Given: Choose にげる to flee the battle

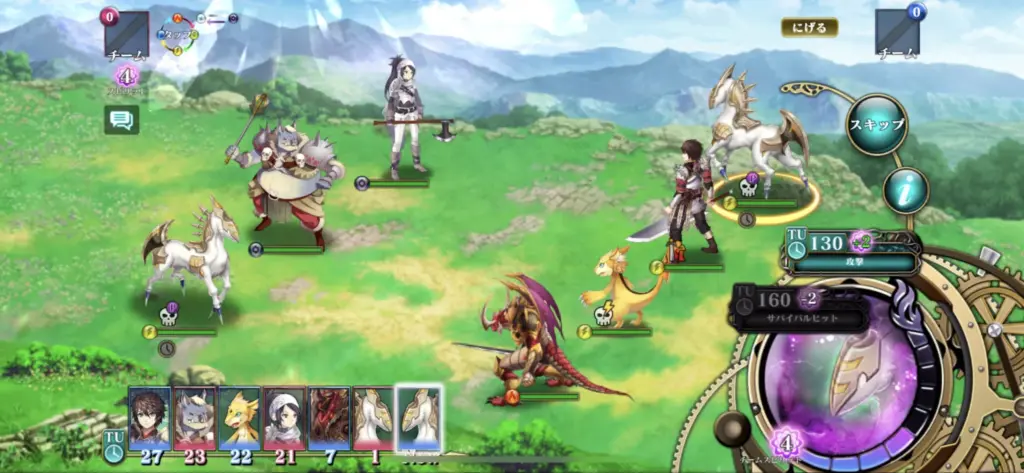Looking at the screenshot, I should (x=809, y=28).
